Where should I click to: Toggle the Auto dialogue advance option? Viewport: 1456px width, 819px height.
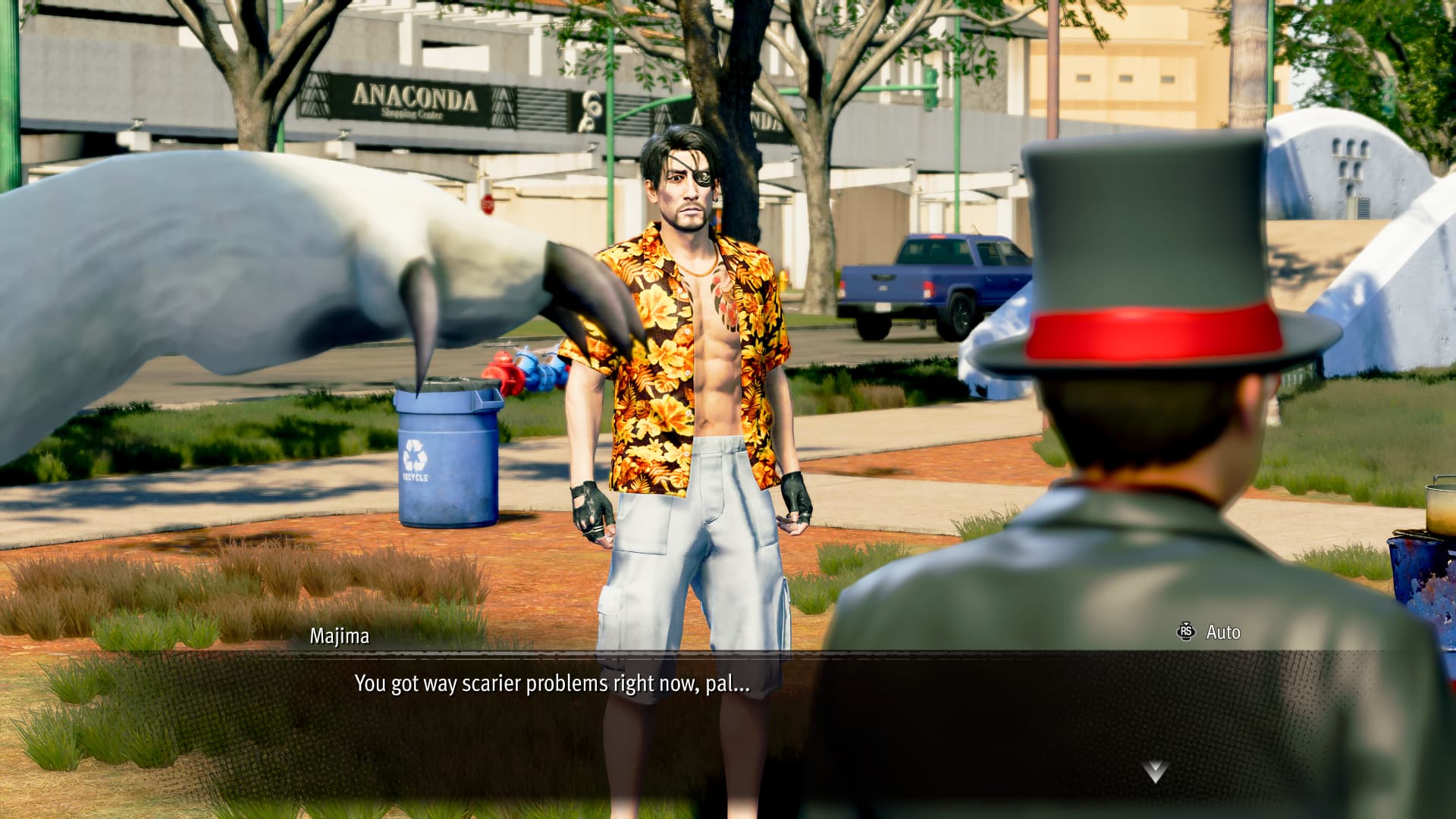(1210, 632)
